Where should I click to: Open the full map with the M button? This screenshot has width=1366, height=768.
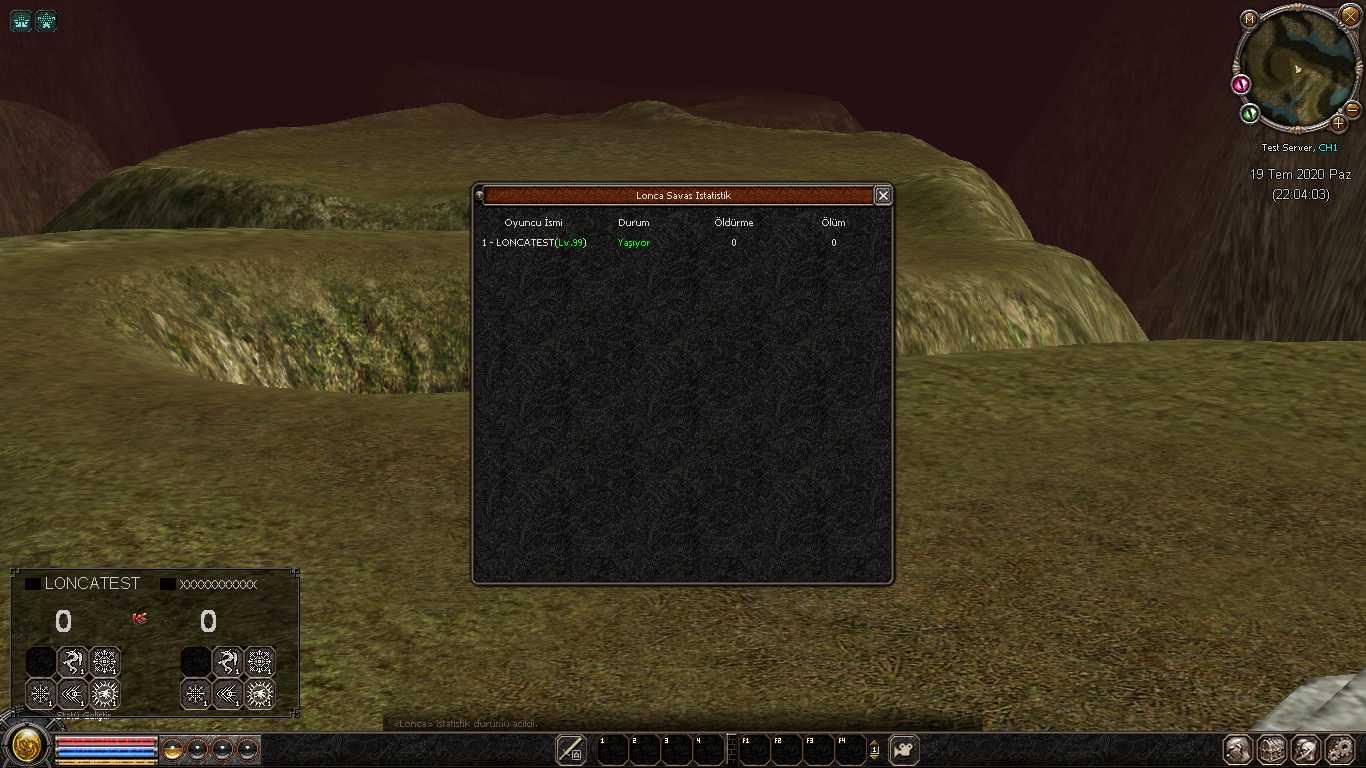[x=1249, y=19]
